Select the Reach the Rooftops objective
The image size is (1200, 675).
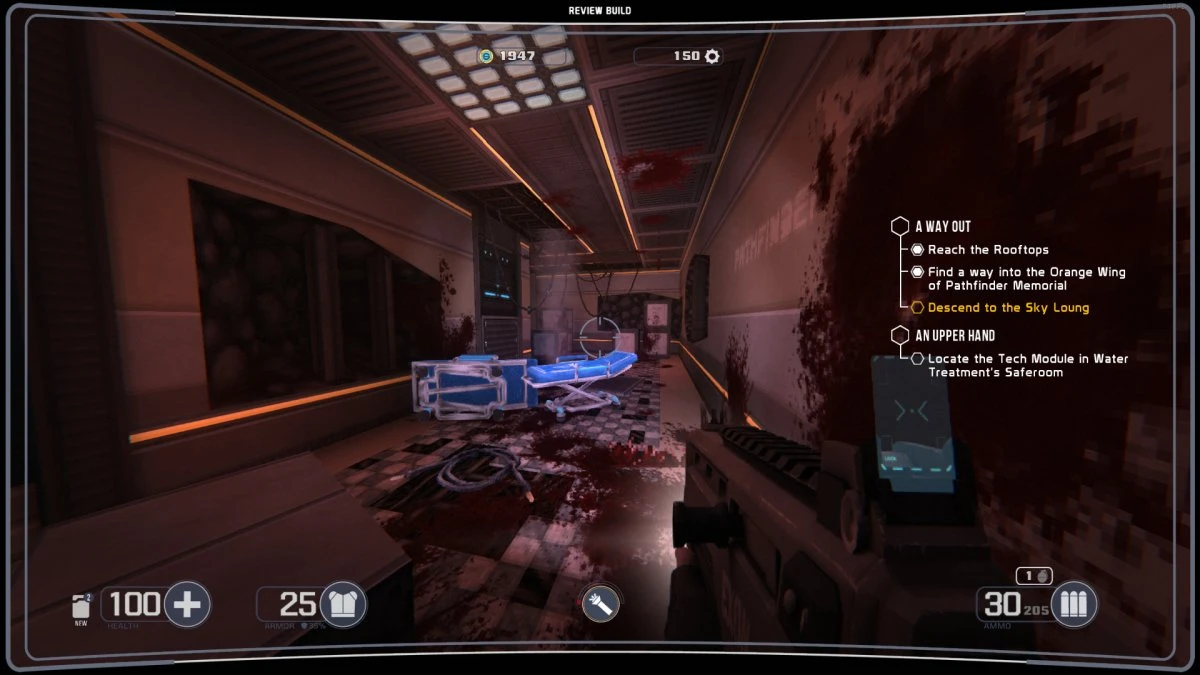(x=988, y=250)
